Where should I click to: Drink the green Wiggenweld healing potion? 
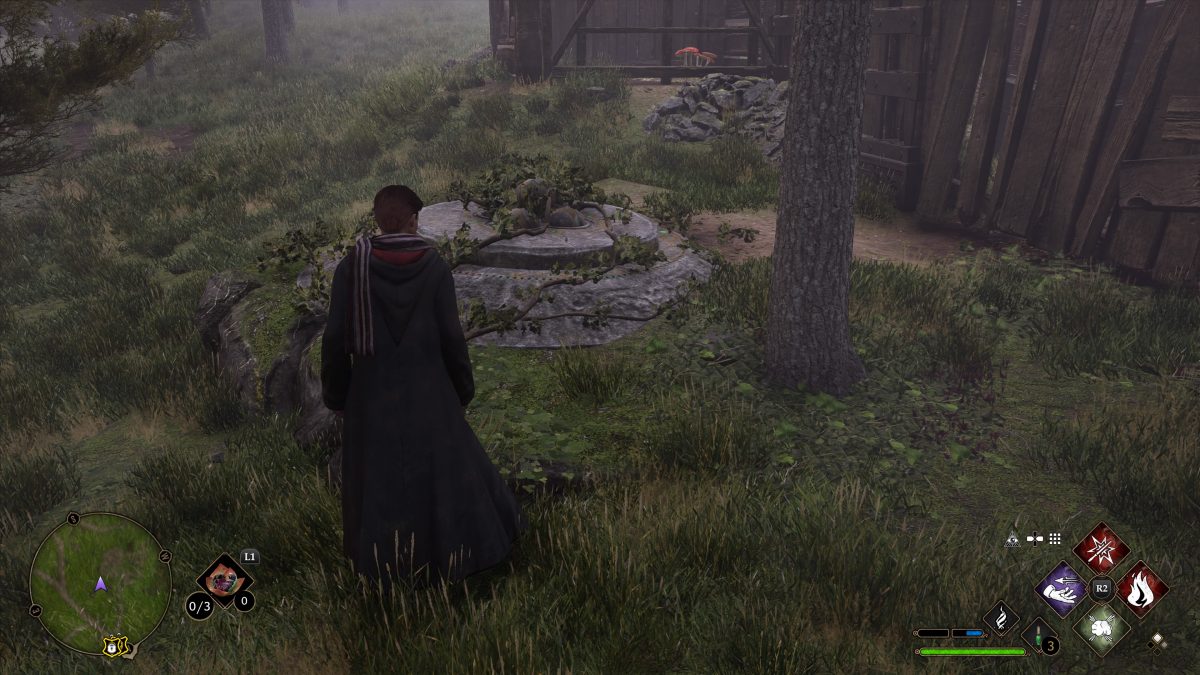[1040, 637]
